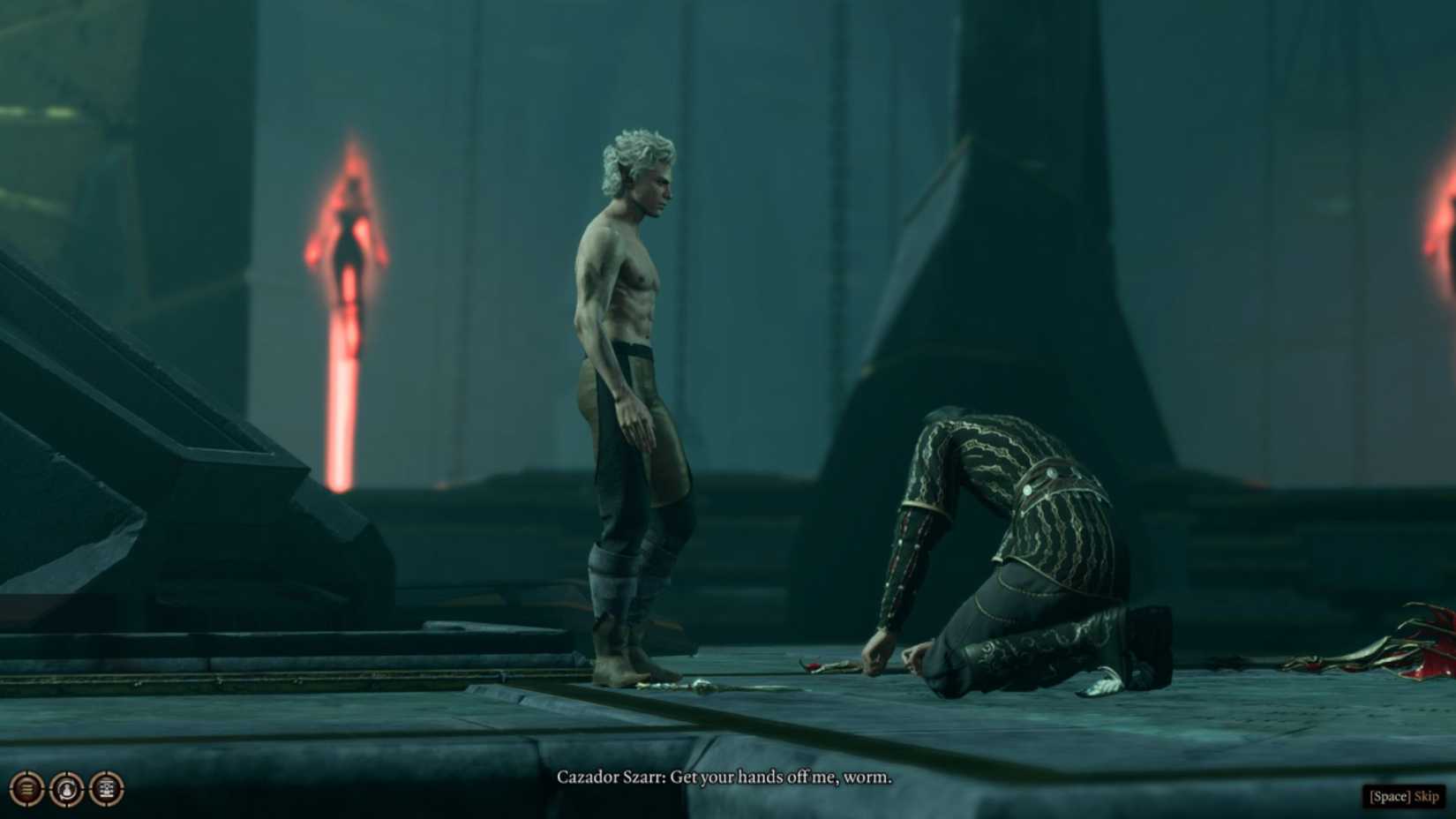1456x819 pixels.
Task: Open the trade grid icon bottom-left
Action: point(106,787)
